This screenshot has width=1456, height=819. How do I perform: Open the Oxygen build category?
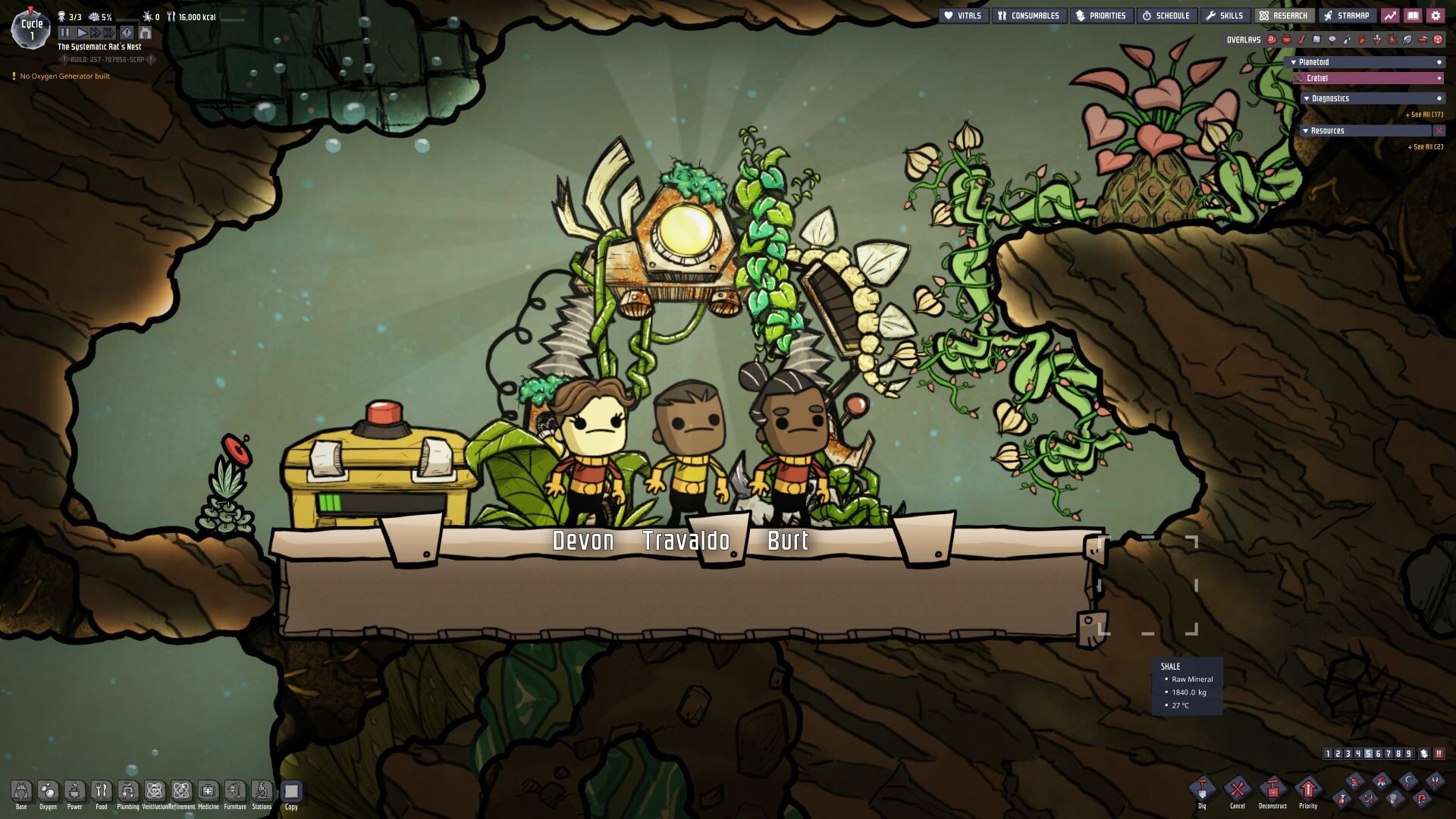[x=48, y=793]
